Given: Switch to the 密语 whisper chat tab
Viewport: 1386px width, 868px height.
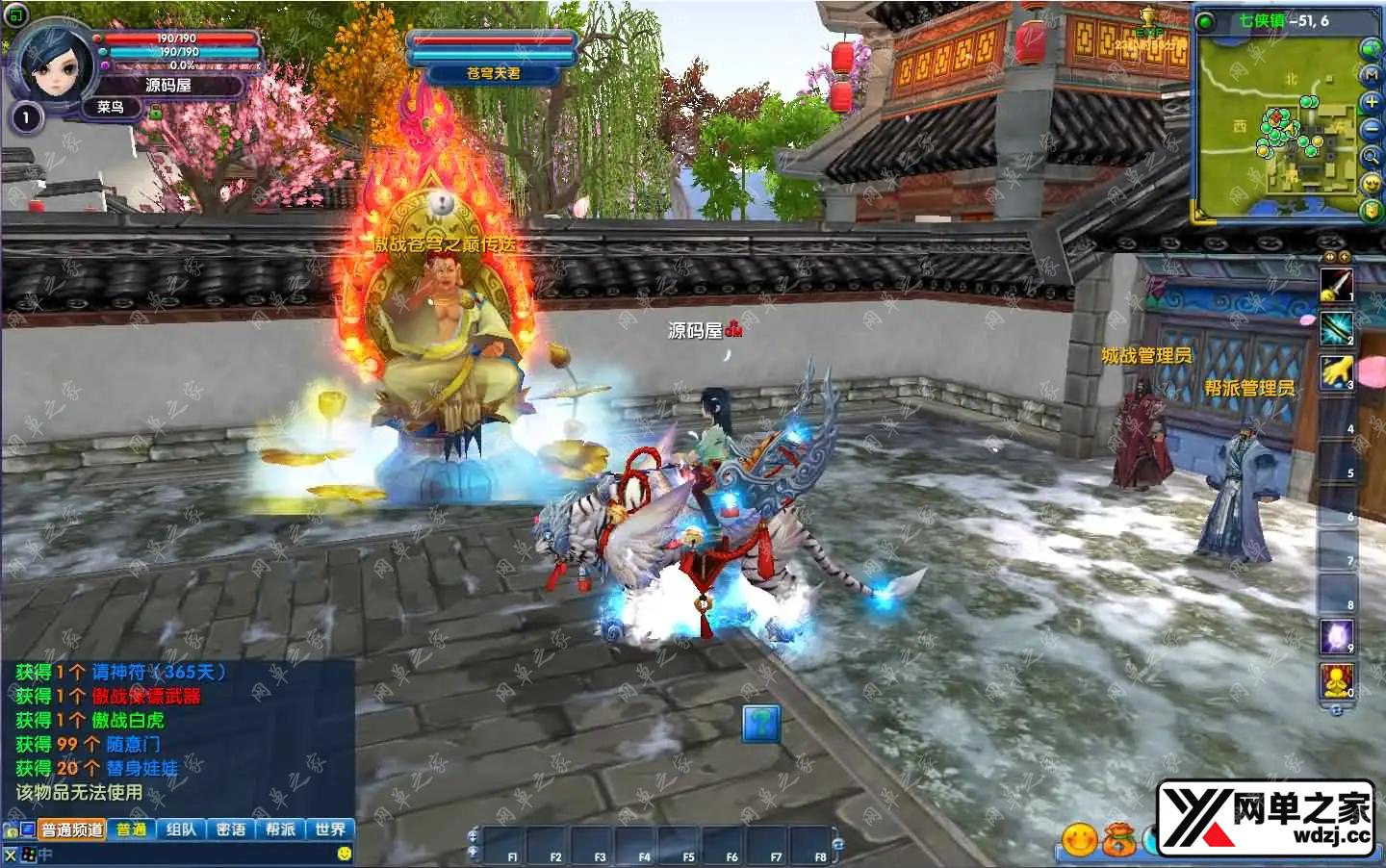Looking at the screenshot, I should [x=231, y=830].
